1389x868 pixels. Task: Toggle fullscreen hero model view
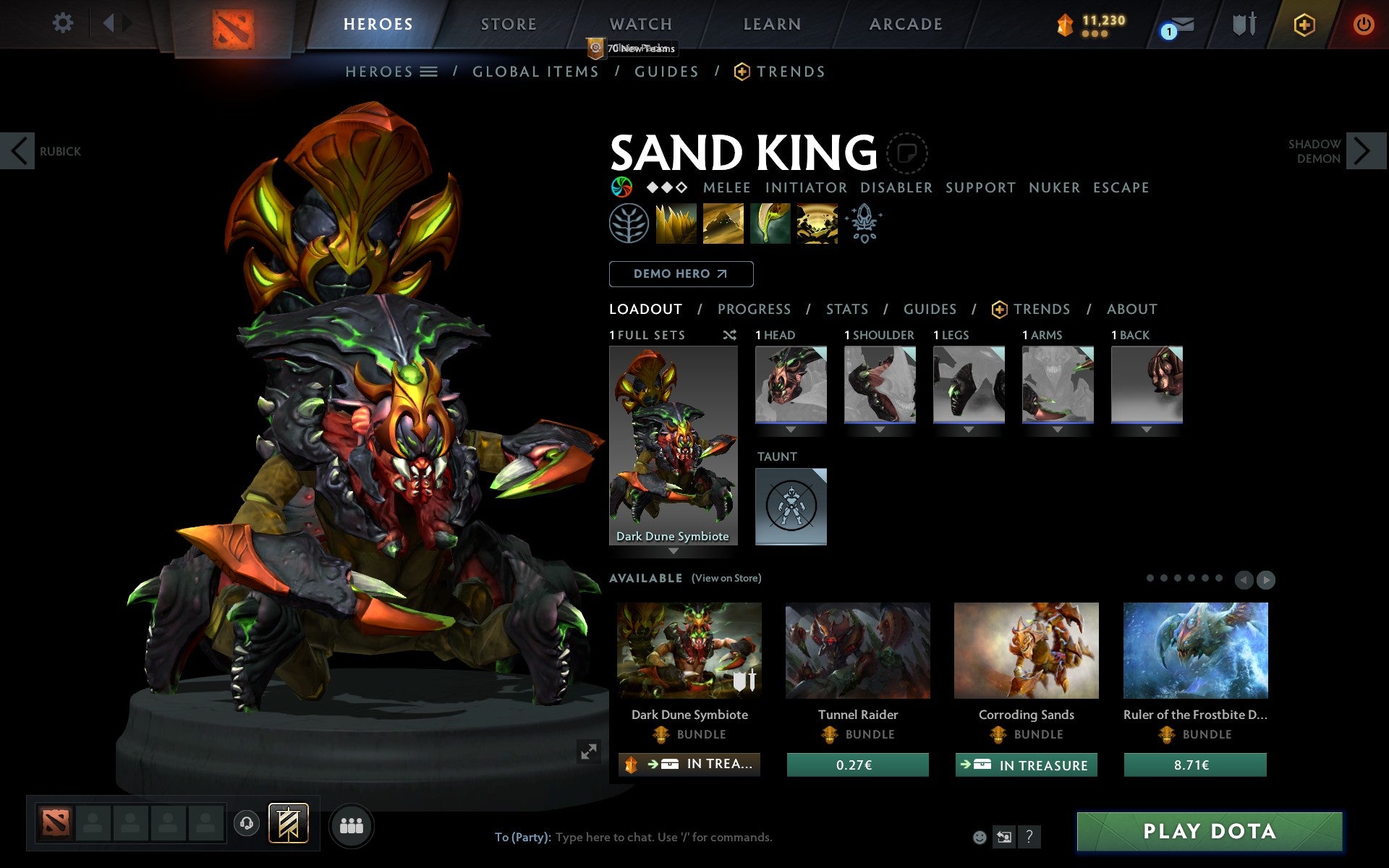(x=589, y=752)
